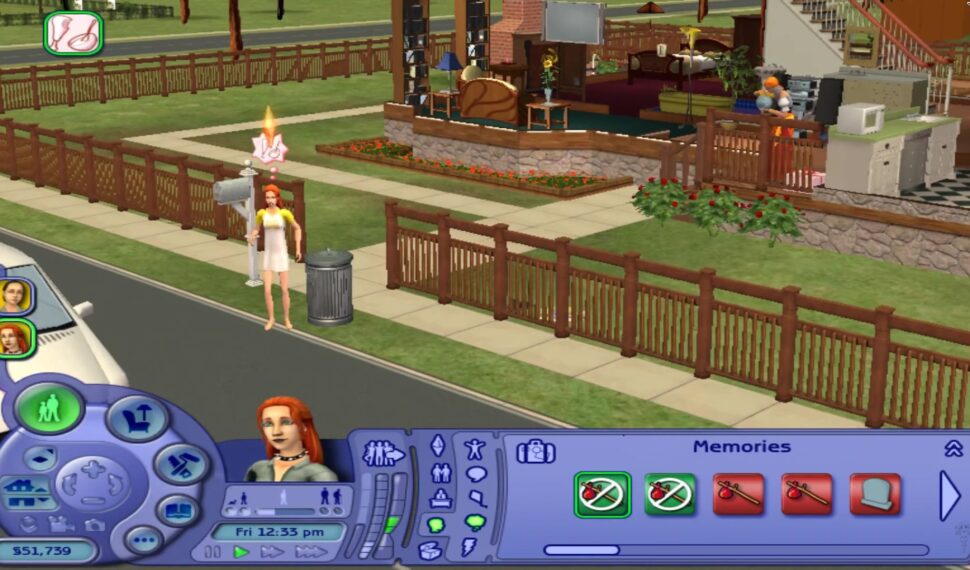Screen dimensions: 970x570
Task: Select the gravestone memory icon
Action: (x=875, y=494)
